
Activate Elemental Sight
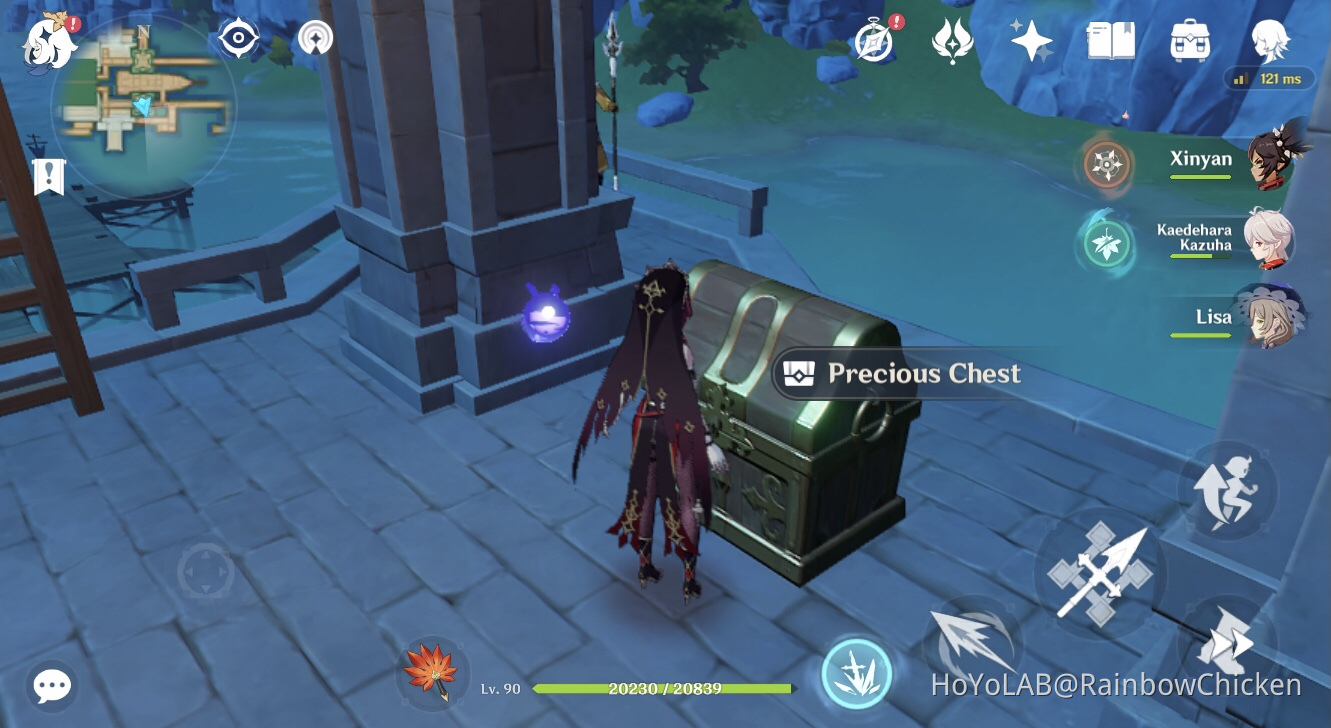(239, 37)
